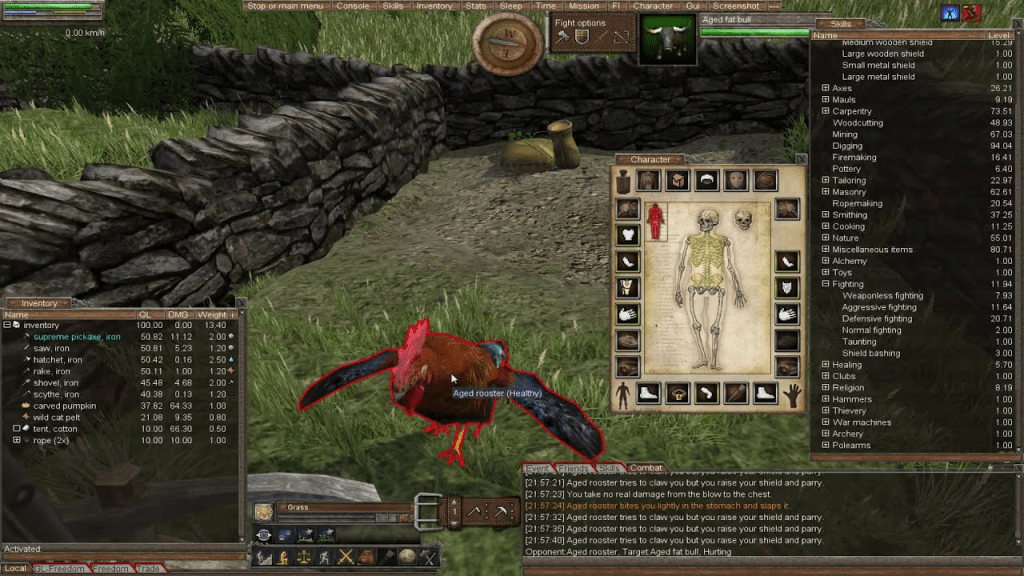This screenshot has height=576, width=1024.
Task: Expand the Smithing skill category
Action: [x=826, y=215]
